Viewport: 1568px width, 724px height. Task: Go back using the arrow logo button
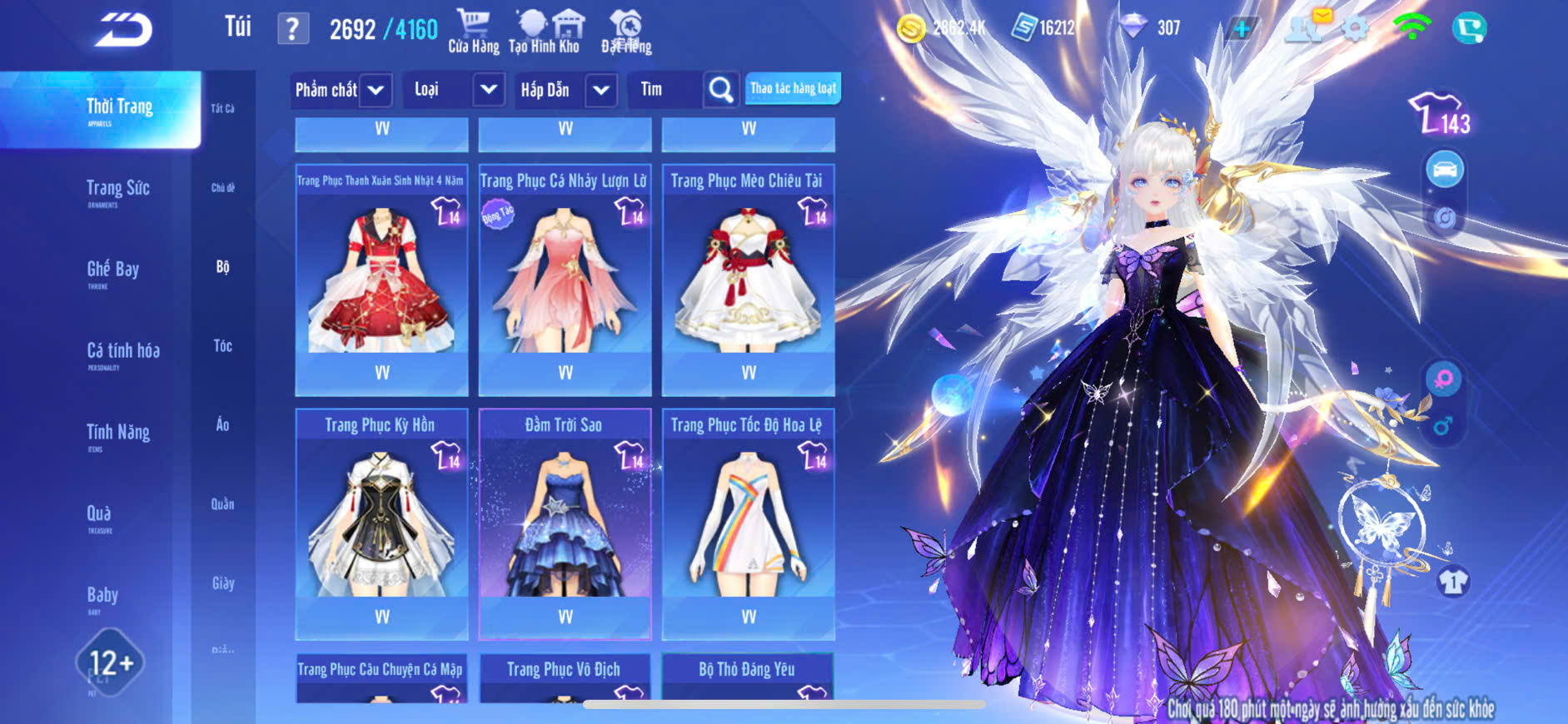[123, 30]
